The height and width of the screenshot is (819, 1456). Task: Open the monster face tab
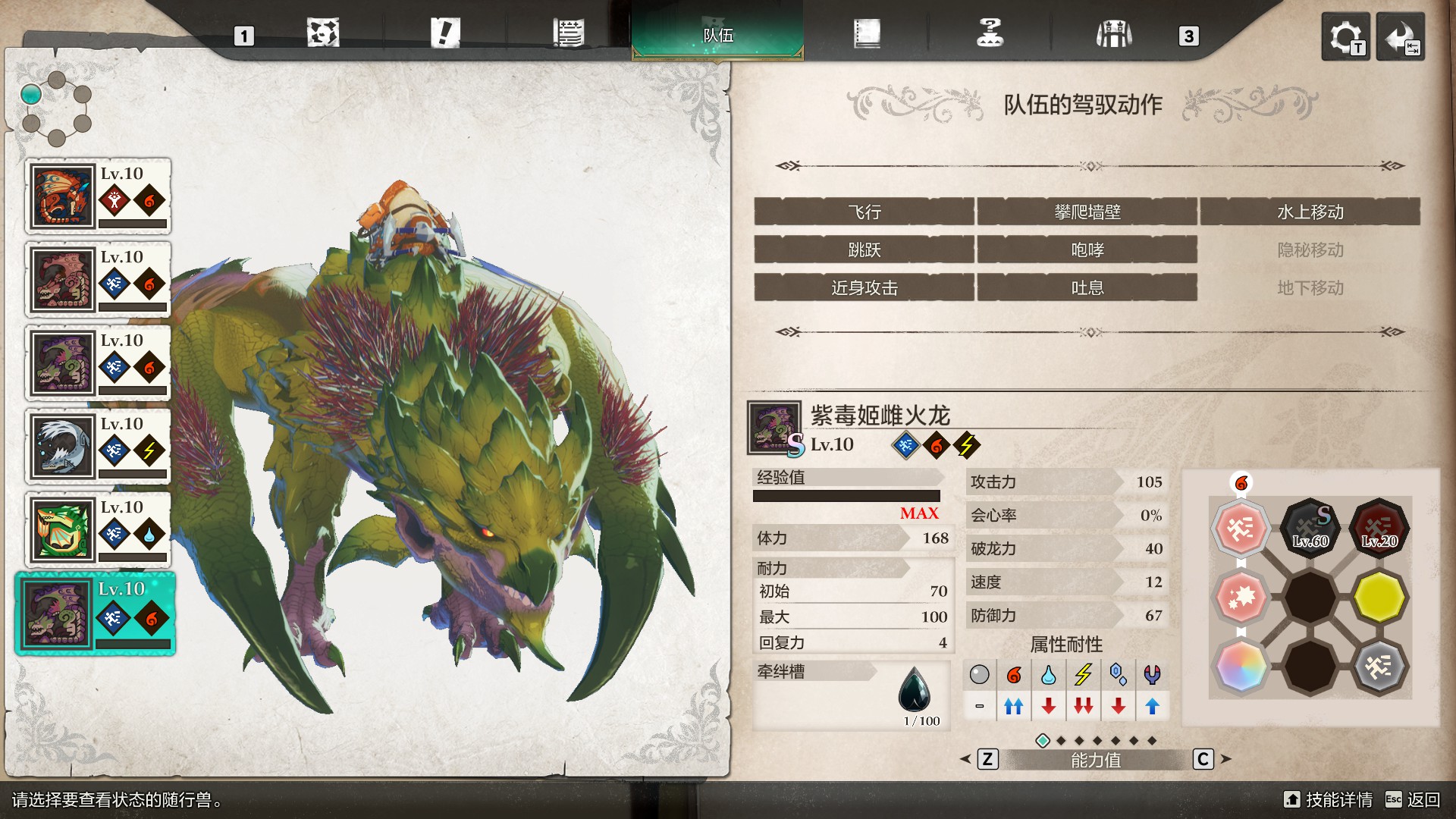coord(323,34)
